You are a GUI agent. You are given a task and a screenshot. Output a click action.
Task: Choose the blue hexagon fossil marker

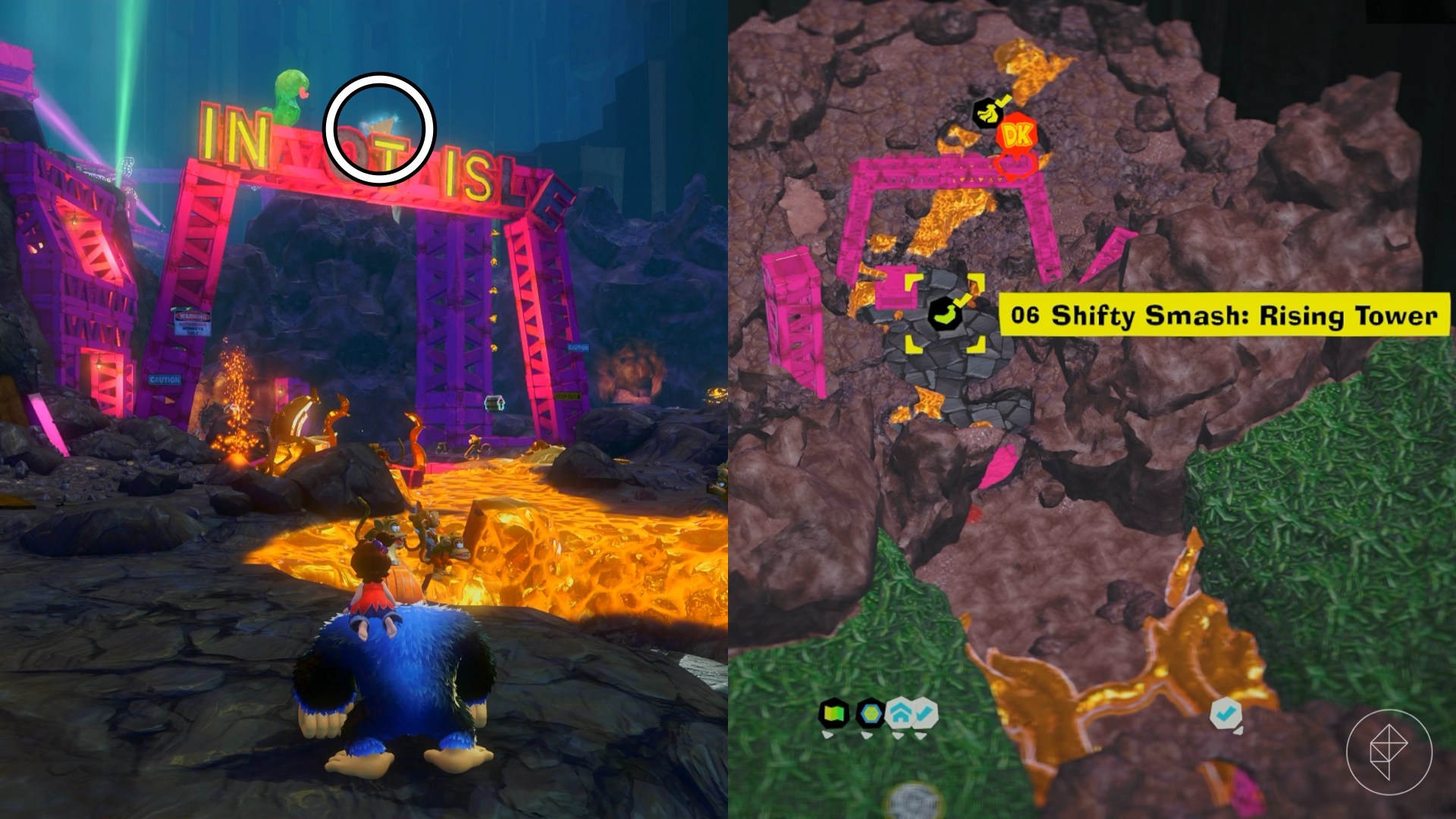[870, 714]
